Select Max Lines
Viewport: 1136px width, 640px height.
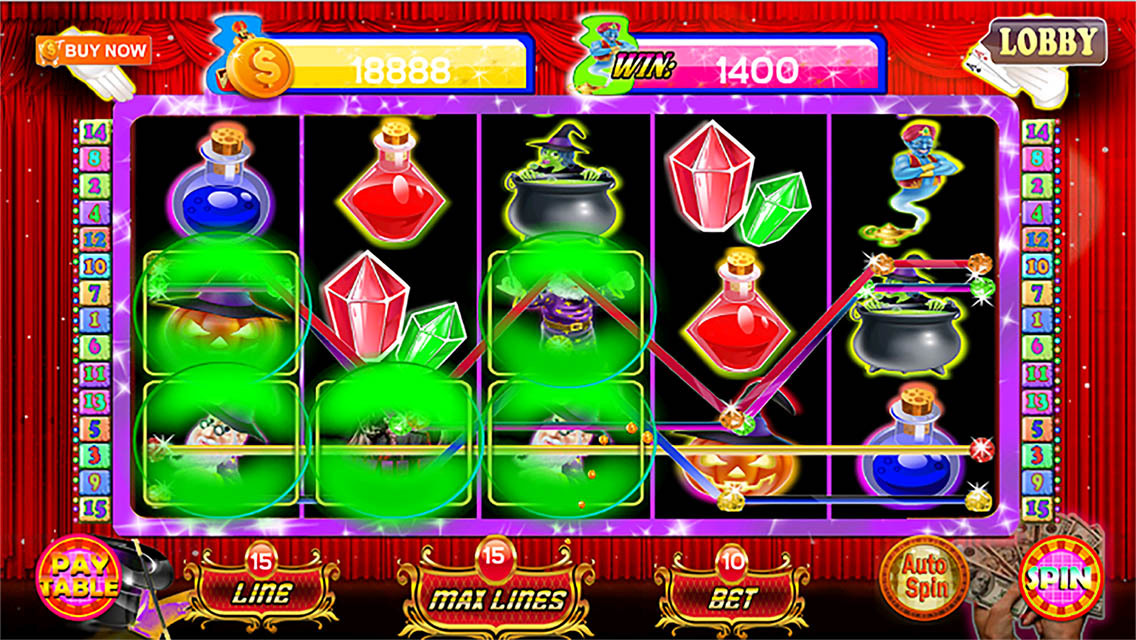(x=497, y=596)
